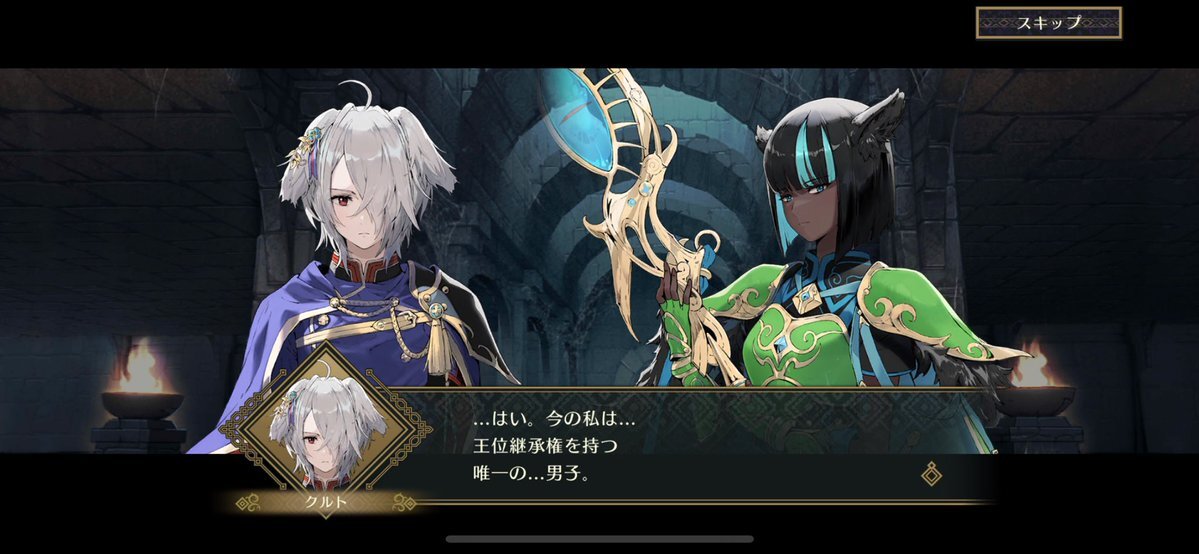
Task: Skip the cutscene with スキップ button
Action: 1048,23
